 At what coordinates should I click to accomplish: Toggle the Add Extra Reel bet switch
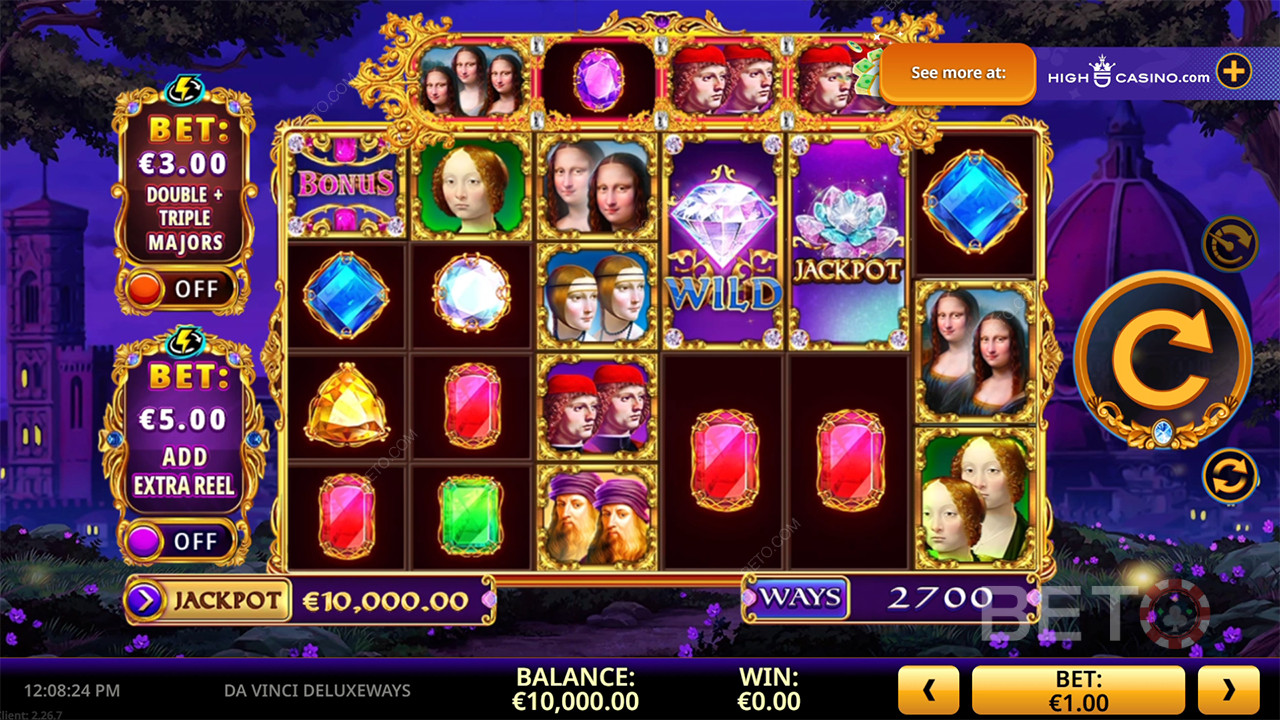[x=179, y=541]
